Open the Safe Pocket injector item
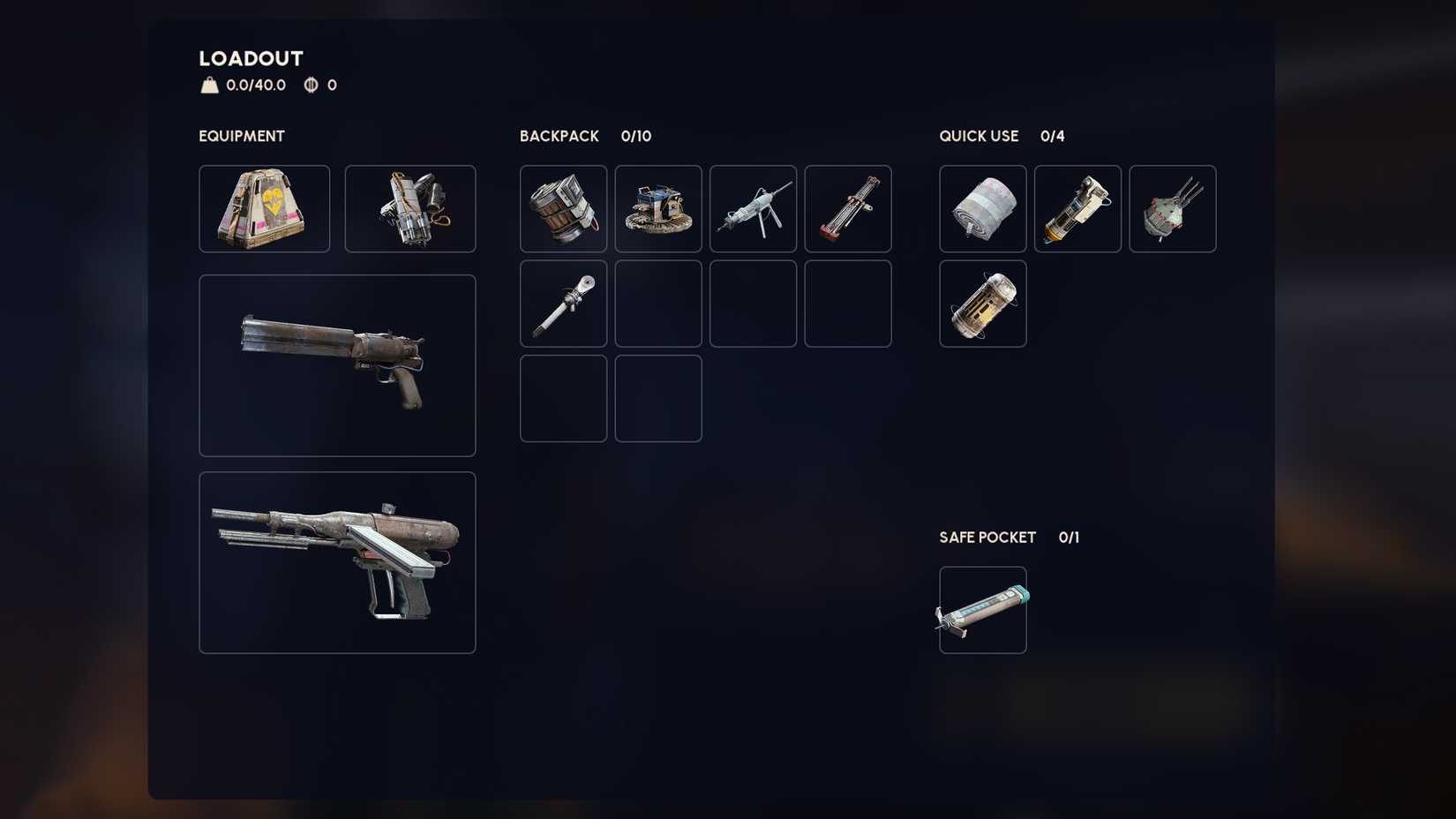 [982, 609]
